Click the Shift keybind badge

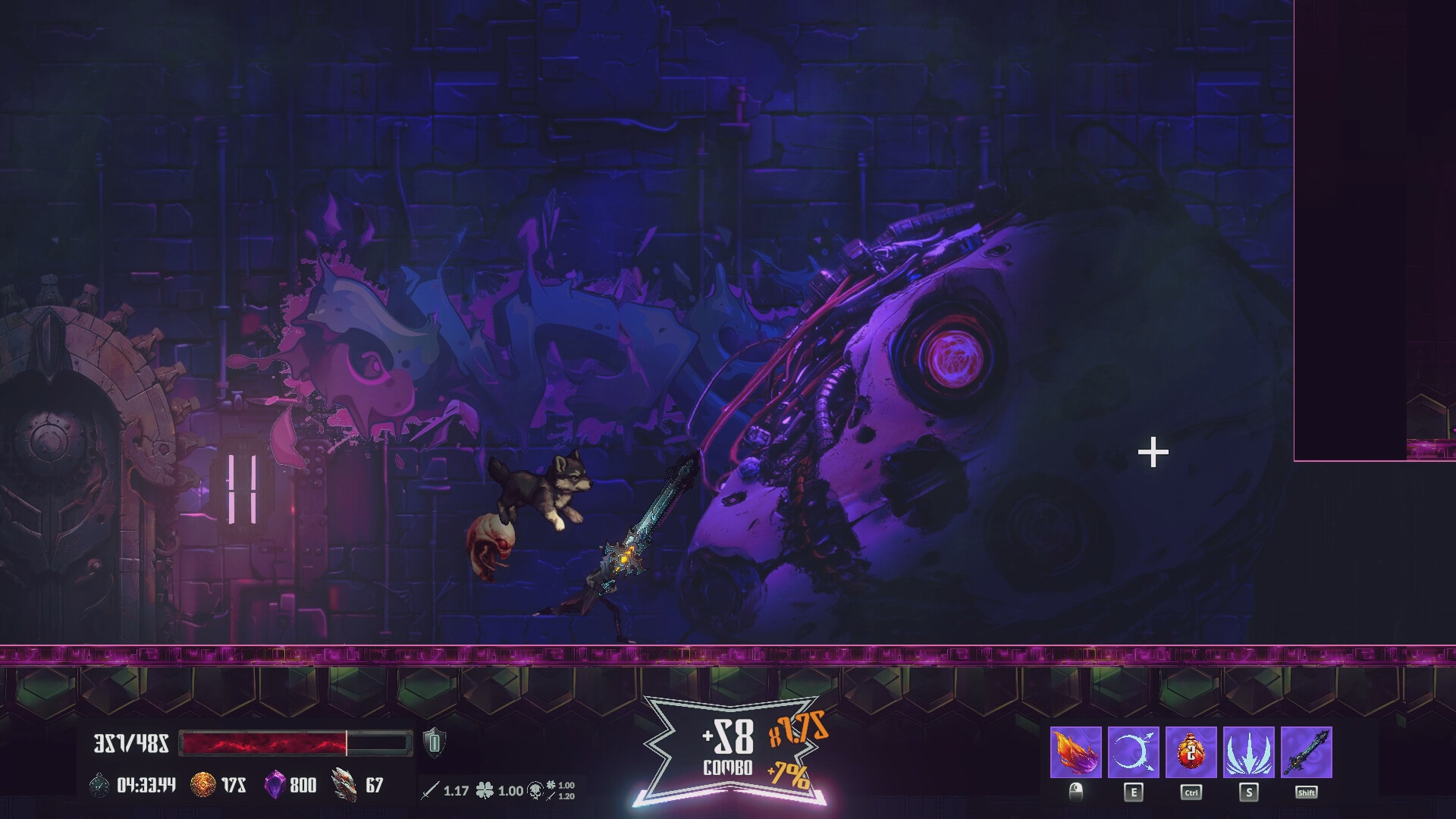[1307, 791]
